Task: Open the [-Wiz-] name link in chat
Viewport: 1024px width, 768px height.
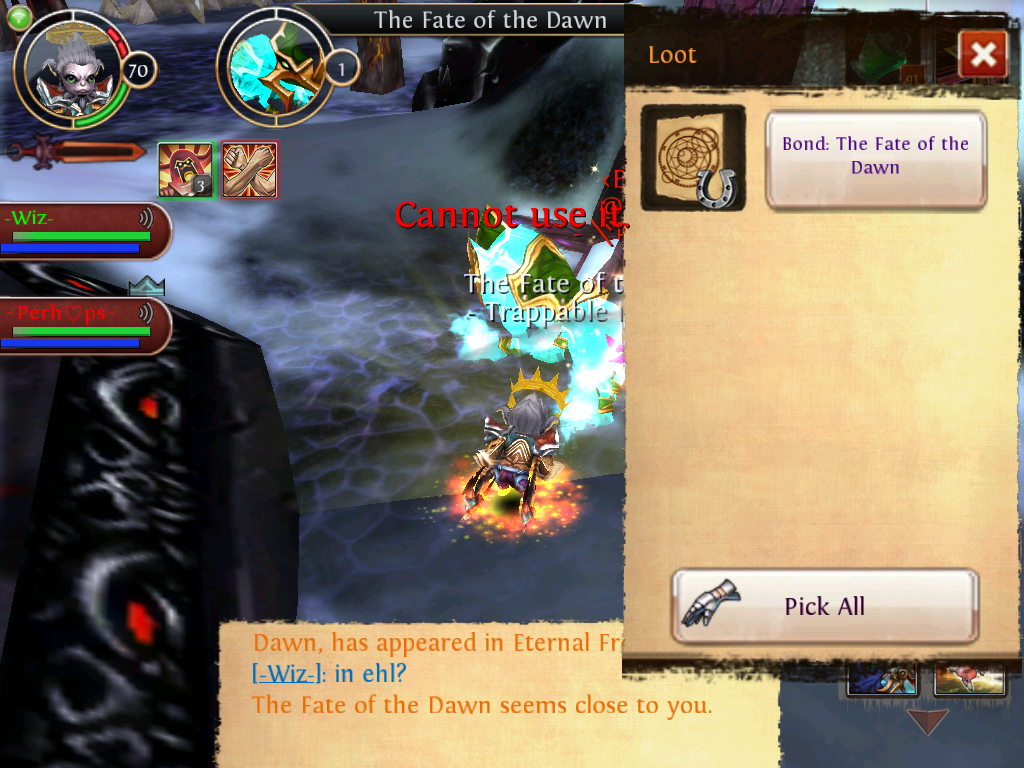Action: tap(288, 674)
